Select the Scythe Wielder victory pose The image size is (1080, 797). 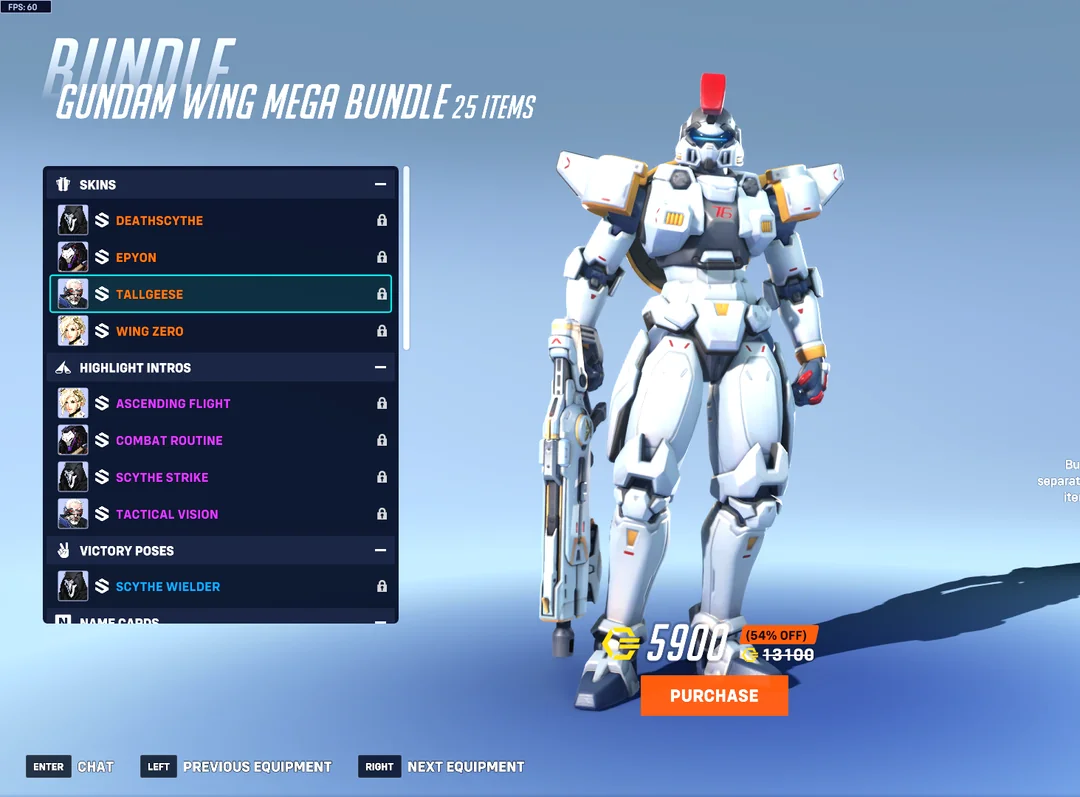pyautogui.click(x=220, y=587)
